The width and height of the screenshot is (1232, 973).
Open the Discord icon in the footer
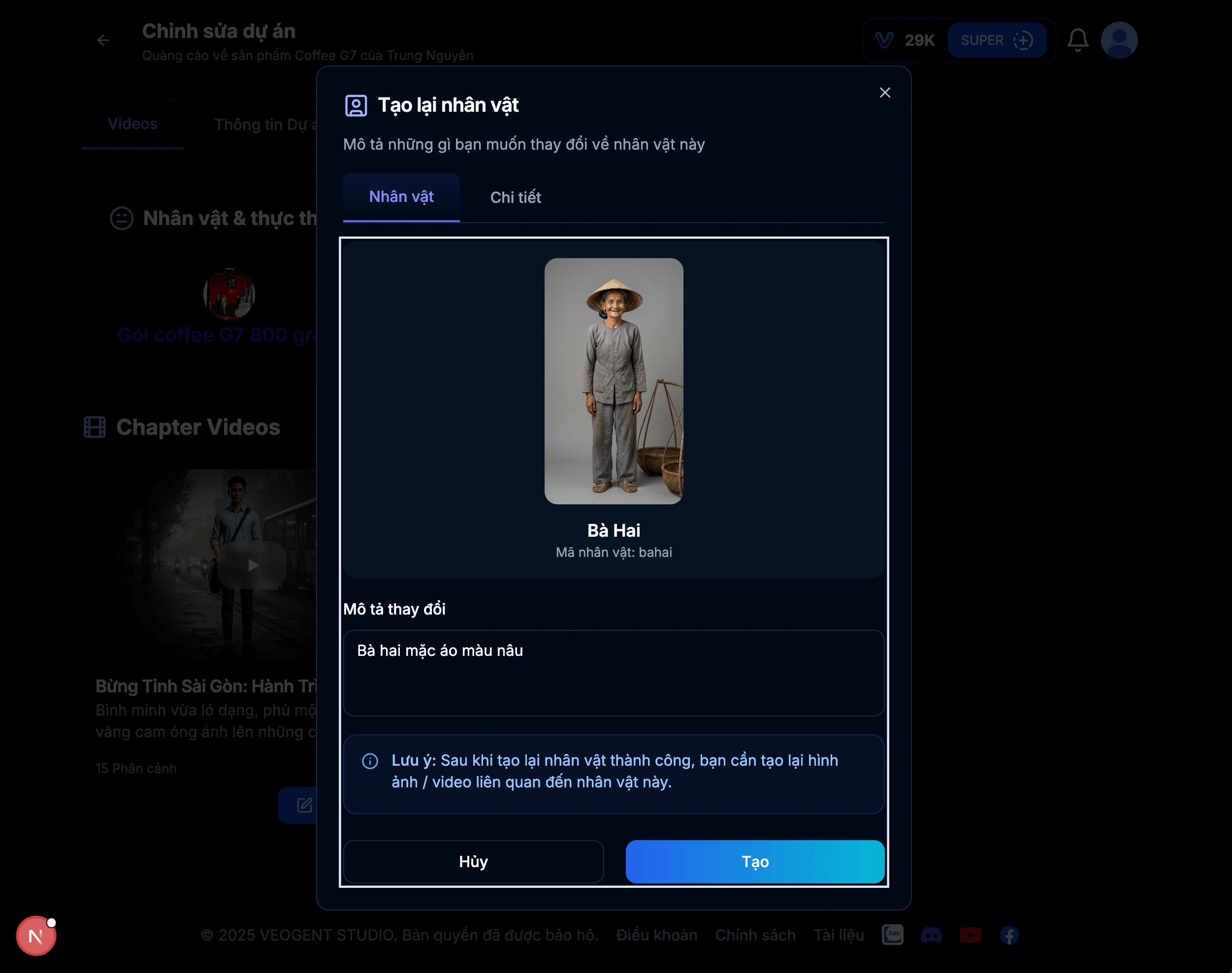click(932, 935)
